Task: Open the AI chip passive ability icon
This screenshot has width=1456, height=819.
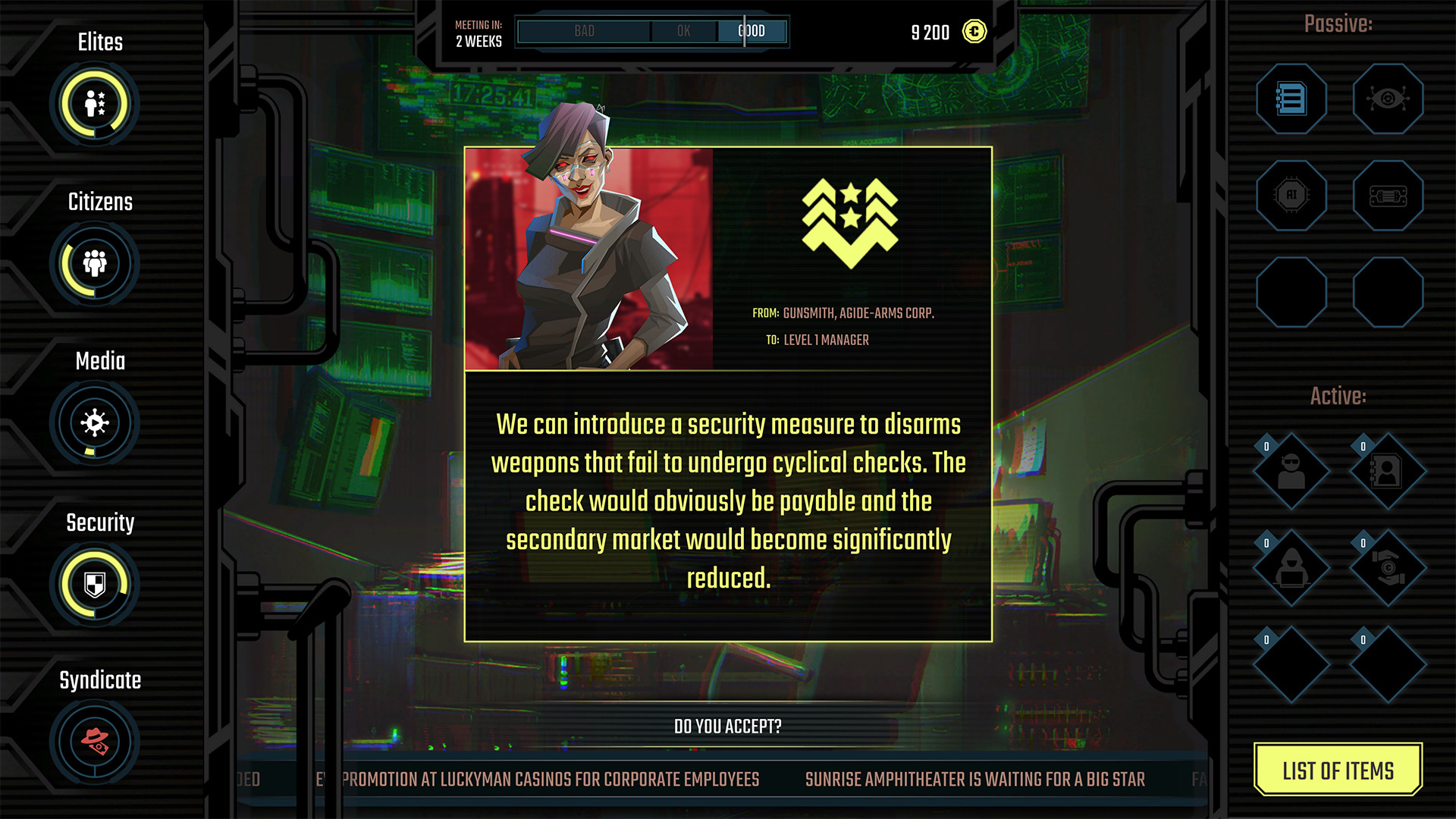Action: 1291,196
